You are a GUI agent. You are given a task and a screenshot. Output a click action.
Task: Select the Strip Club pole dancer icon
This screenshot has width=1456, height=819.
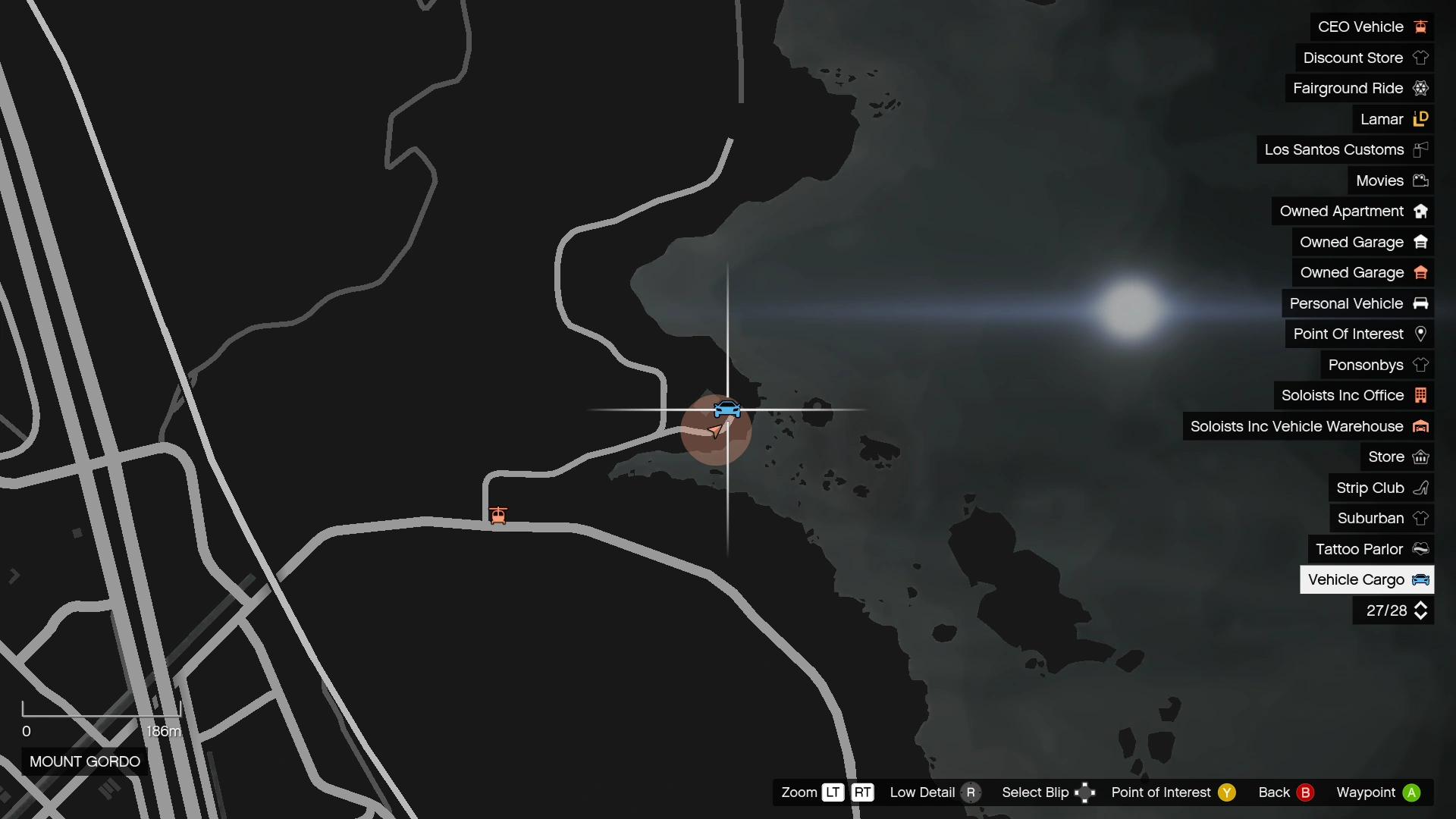click(1420, 488)
